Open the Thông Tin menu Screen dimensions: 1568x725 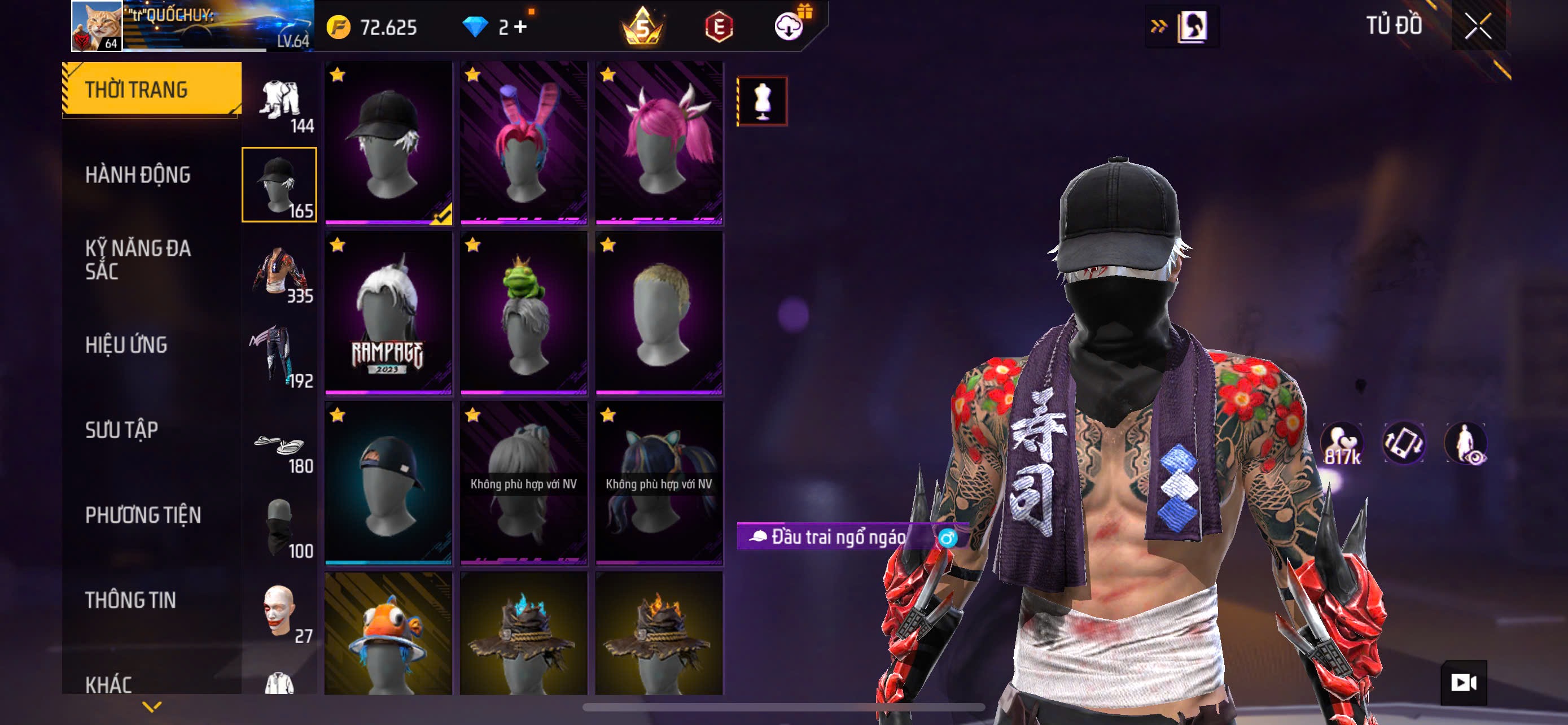point(130,600)
